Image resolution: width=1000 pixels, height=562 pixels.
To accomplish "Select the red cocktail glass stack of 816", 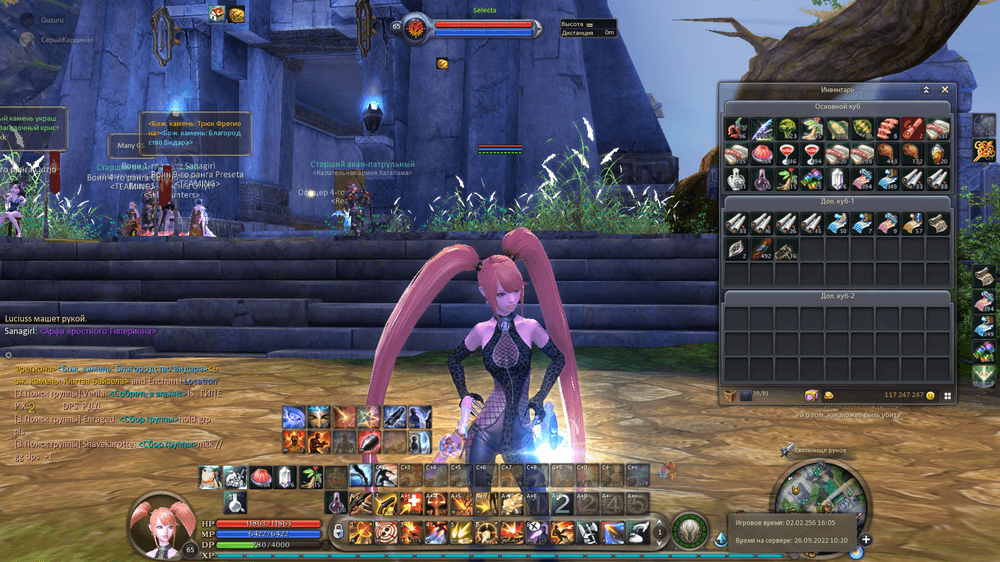I will [786, 153].
